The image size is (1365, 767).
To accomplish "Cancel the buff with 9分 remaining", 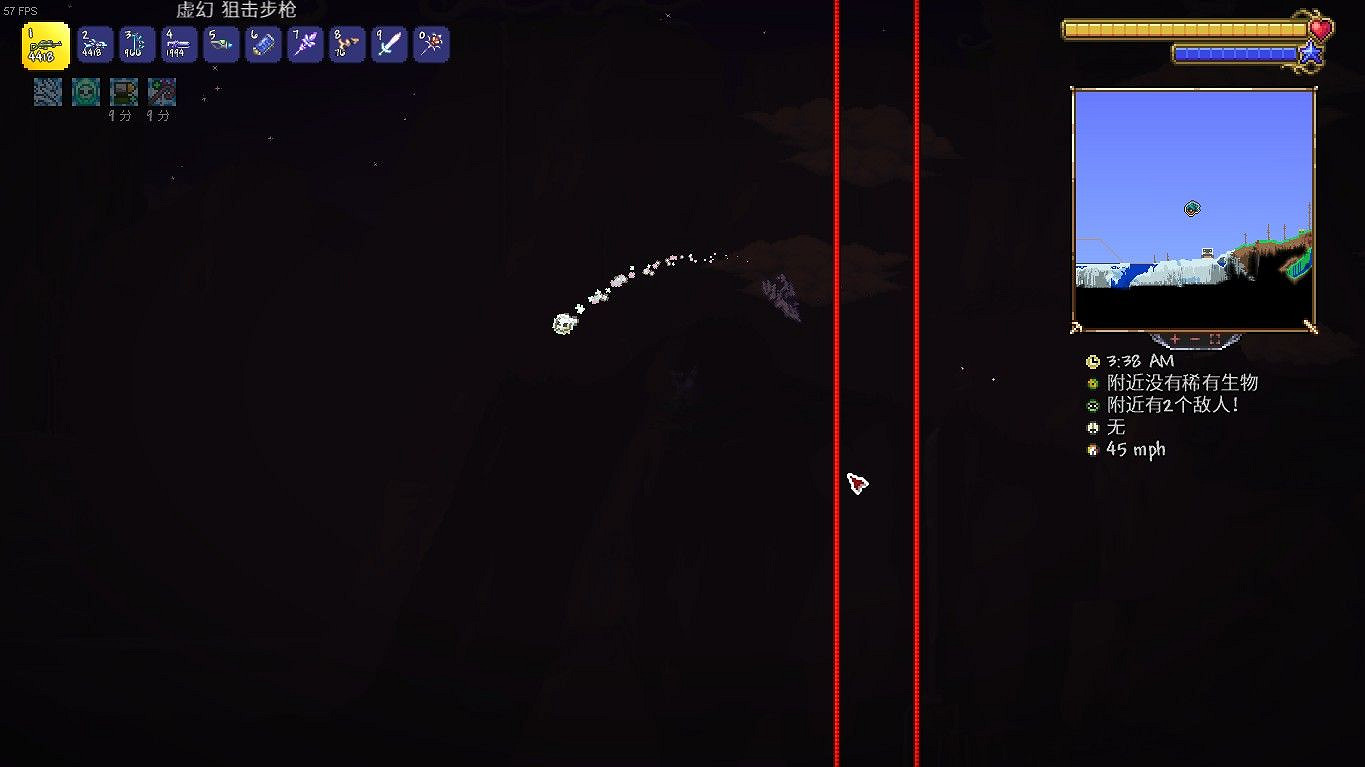I will tap(123, 91).
